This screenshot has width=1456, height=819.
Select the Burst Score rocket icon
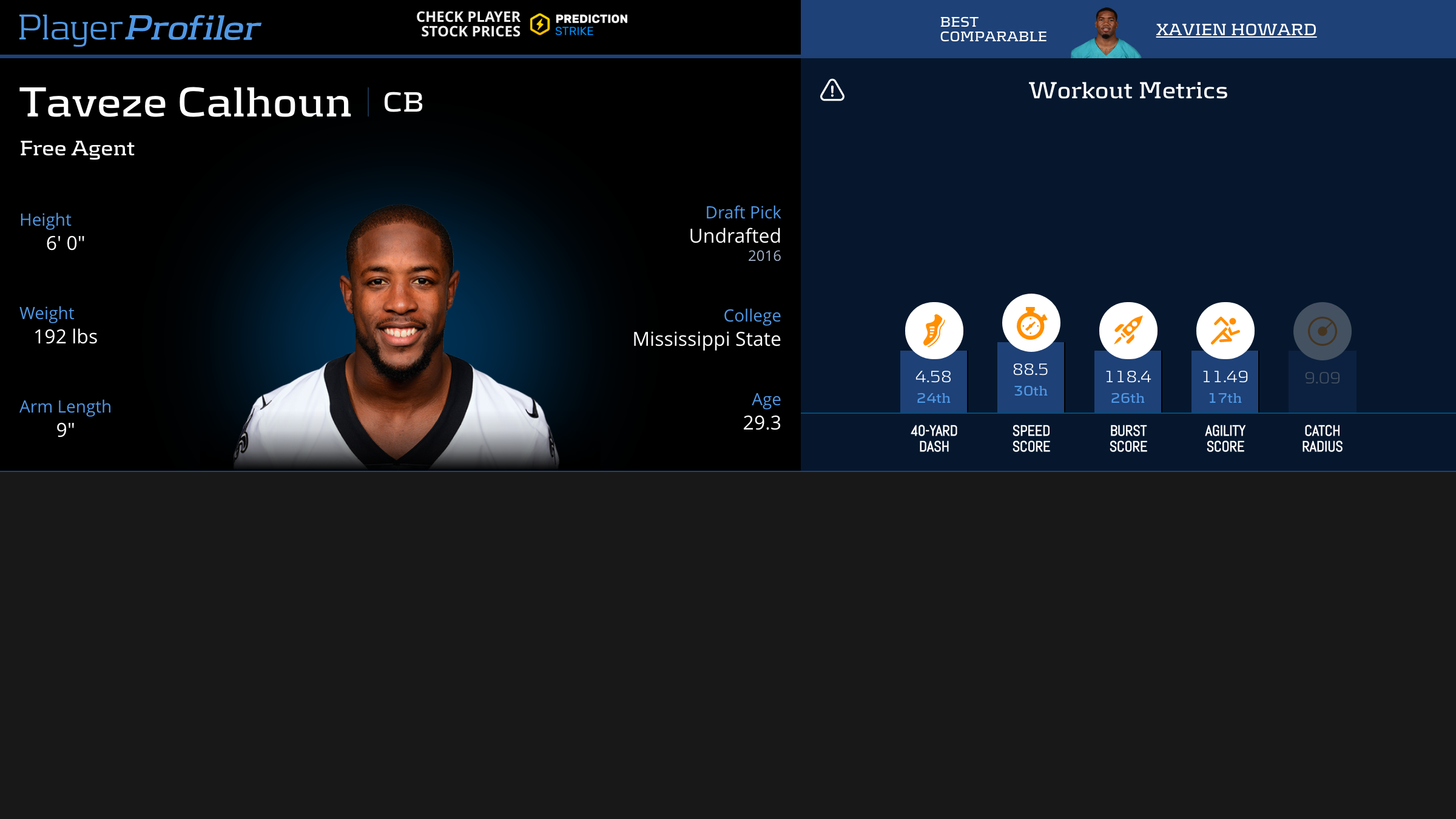pyautogui.click(x=1128, y=331)
